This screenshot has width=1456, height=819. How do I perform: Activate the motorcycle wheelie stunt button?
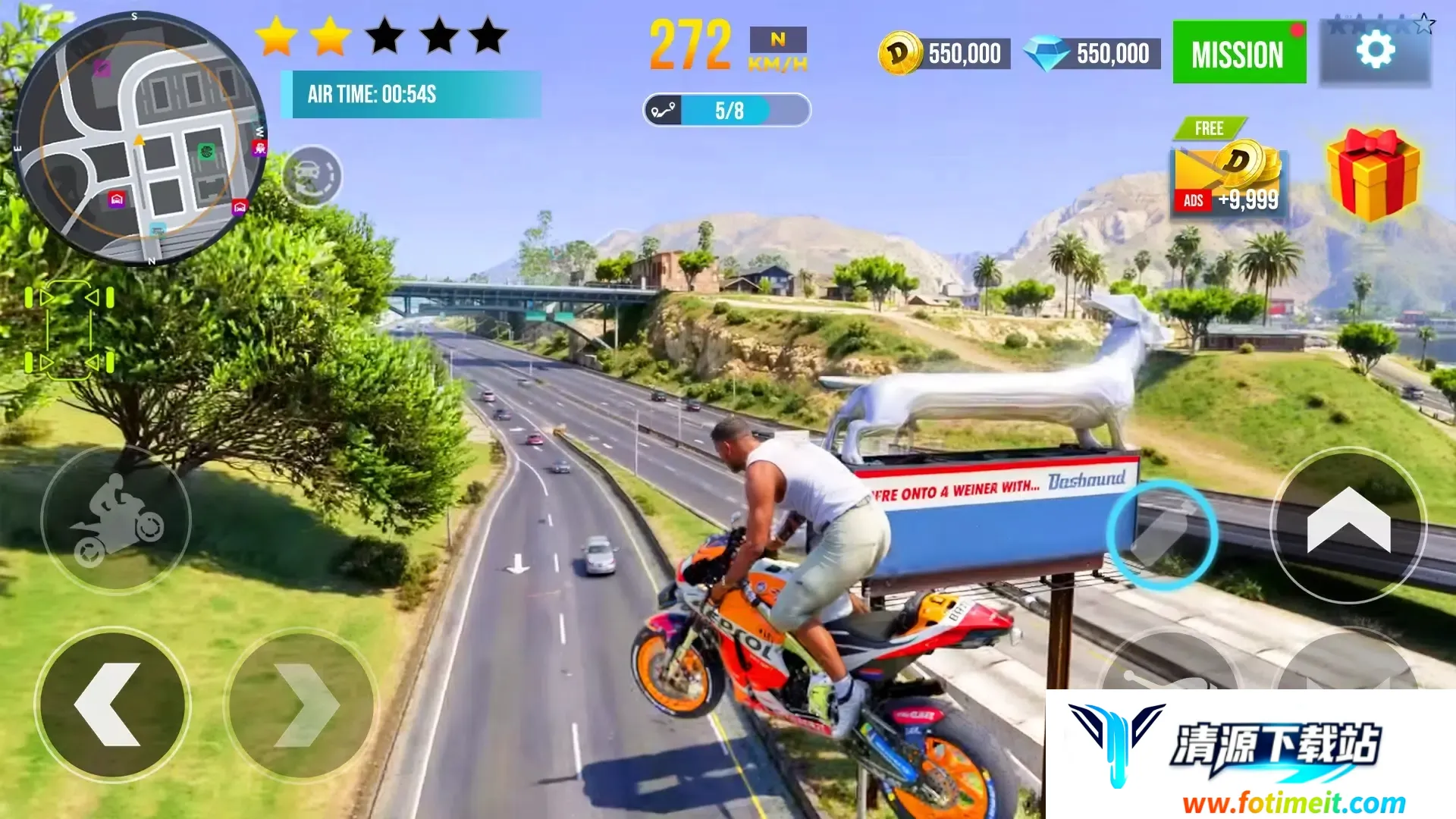[x=115, y=520]
